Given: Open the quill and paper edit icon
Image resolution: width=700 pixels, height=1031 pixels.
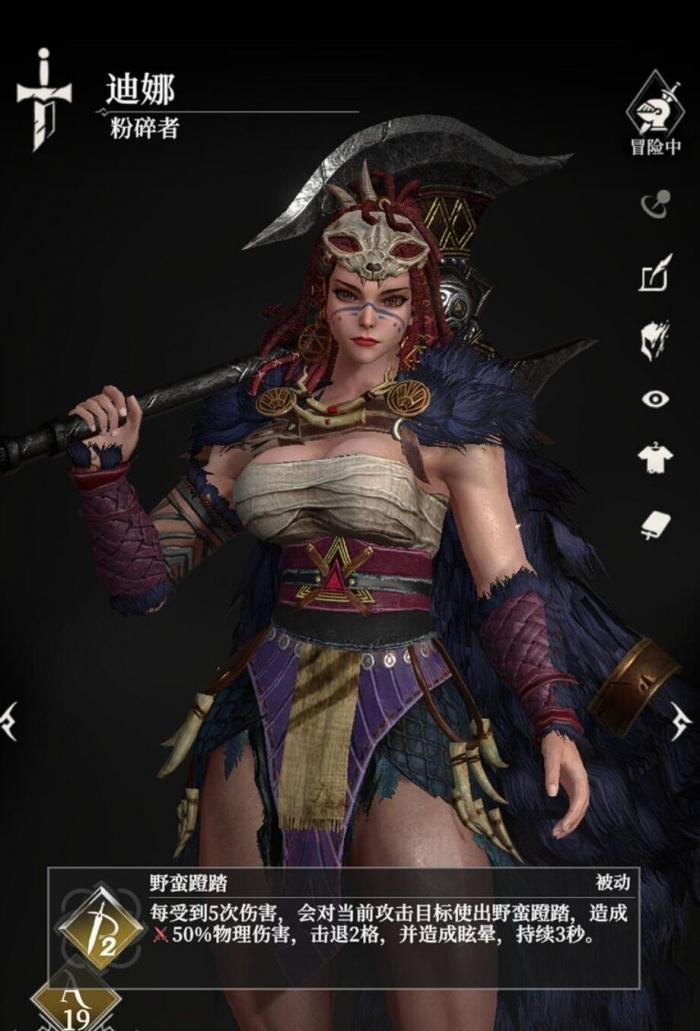Looking at the screenshot, I should (x=655, y=273).
